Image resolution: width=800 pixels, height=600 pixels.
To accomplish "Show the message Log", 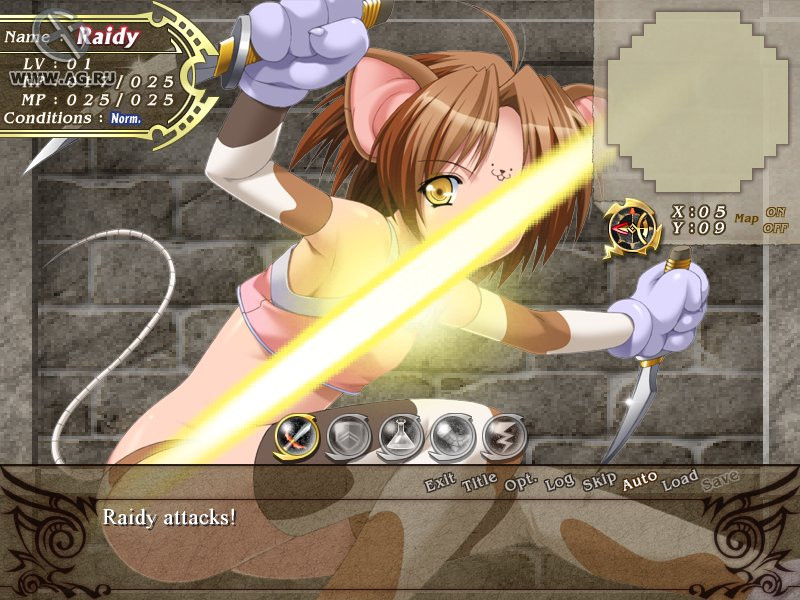I will tap(560, 483).
